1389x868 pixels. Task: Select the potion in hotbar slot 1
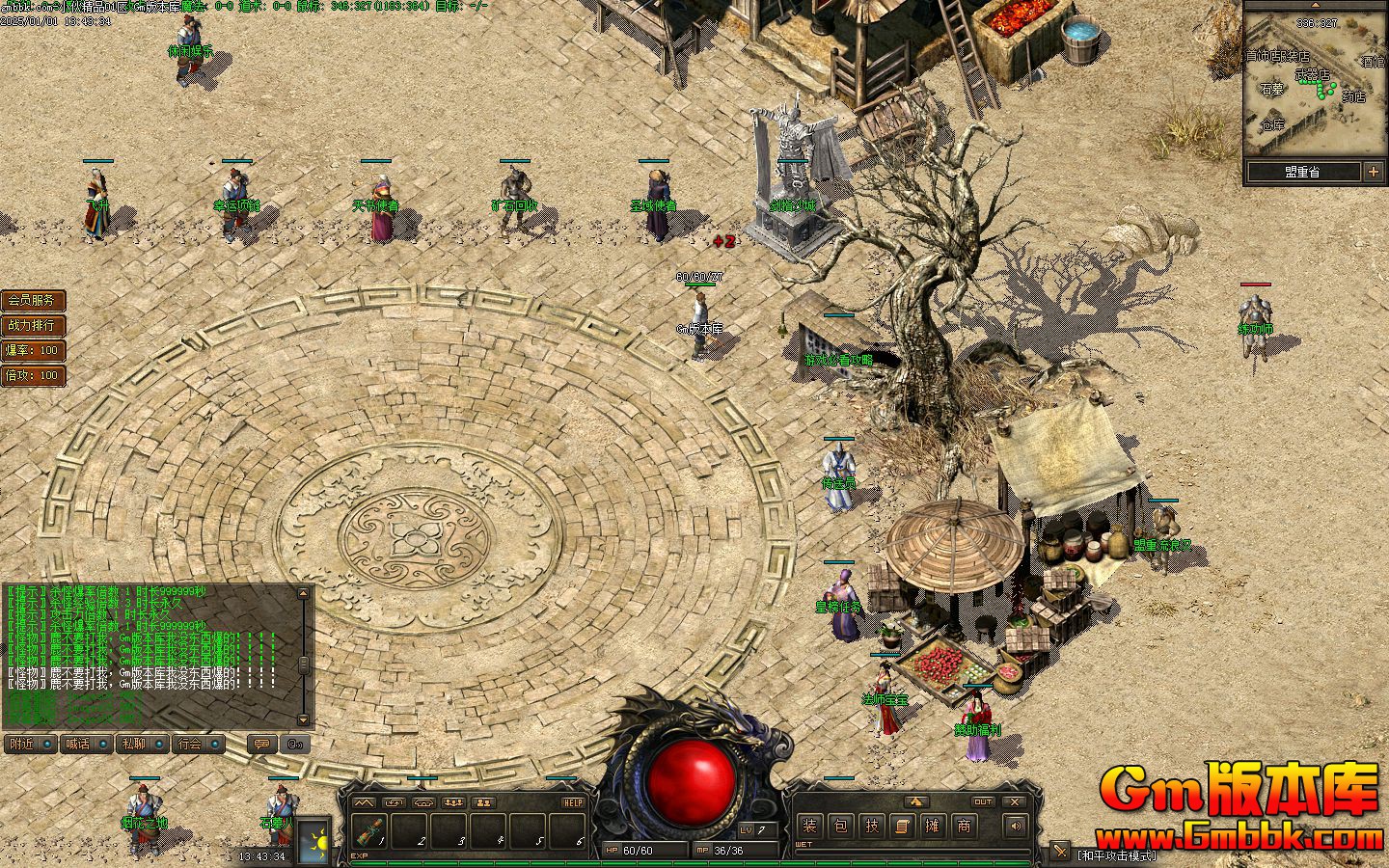point(369,830)
